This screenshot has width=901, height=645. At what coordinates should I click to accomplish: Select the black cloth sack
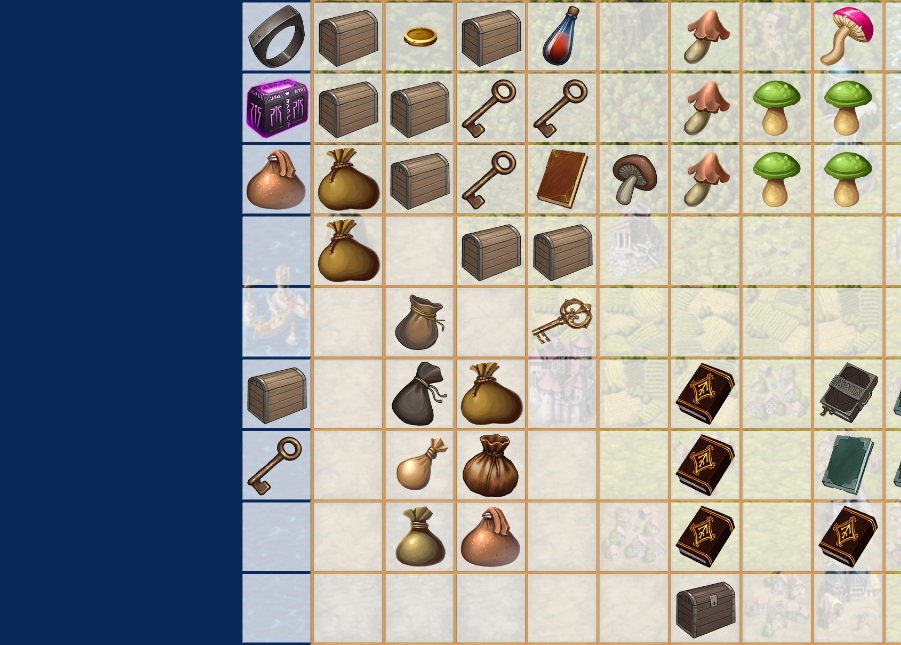click(419, 393)
